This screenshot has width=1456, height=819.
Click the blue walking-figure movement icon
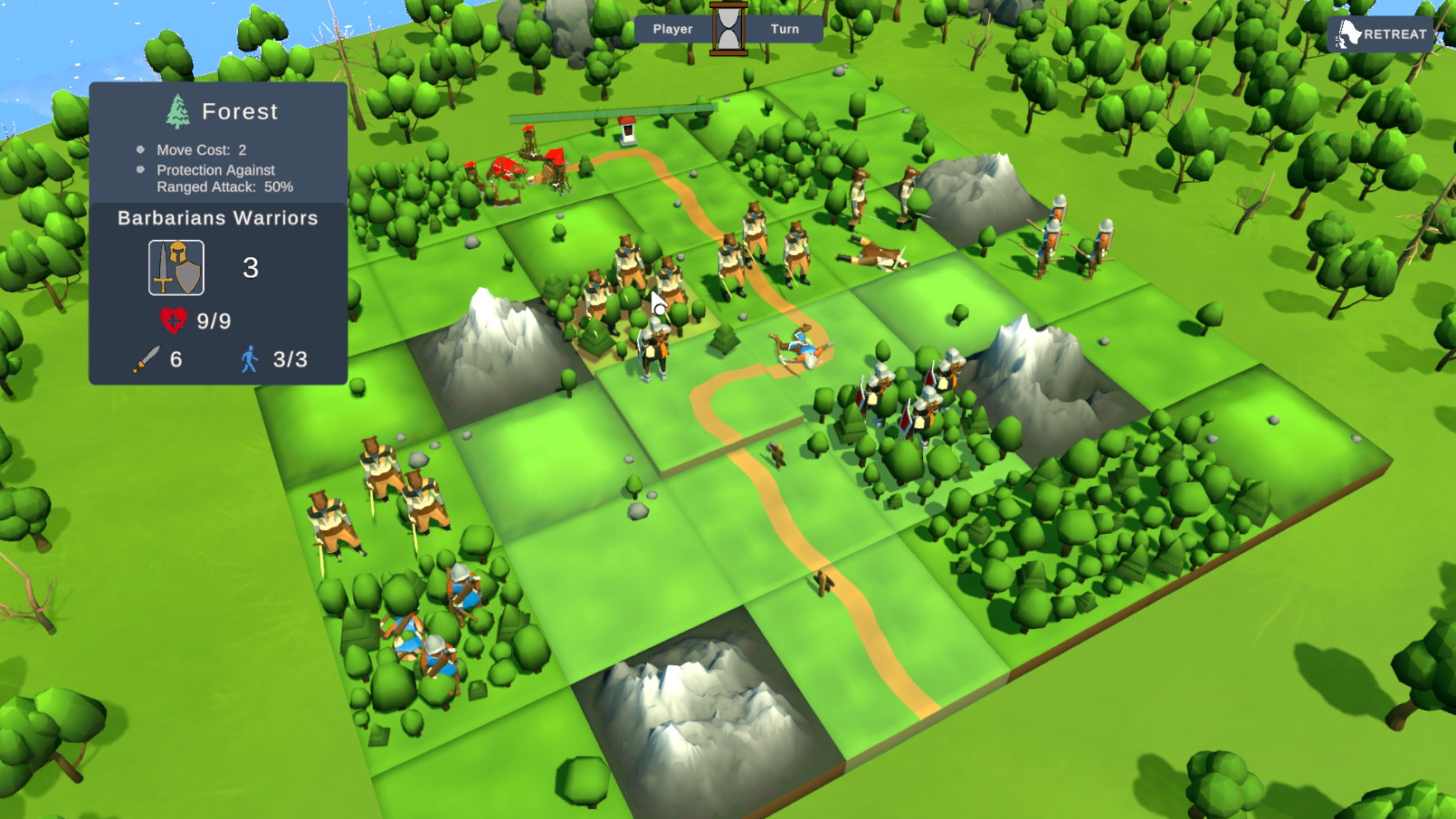pos(251,358)
